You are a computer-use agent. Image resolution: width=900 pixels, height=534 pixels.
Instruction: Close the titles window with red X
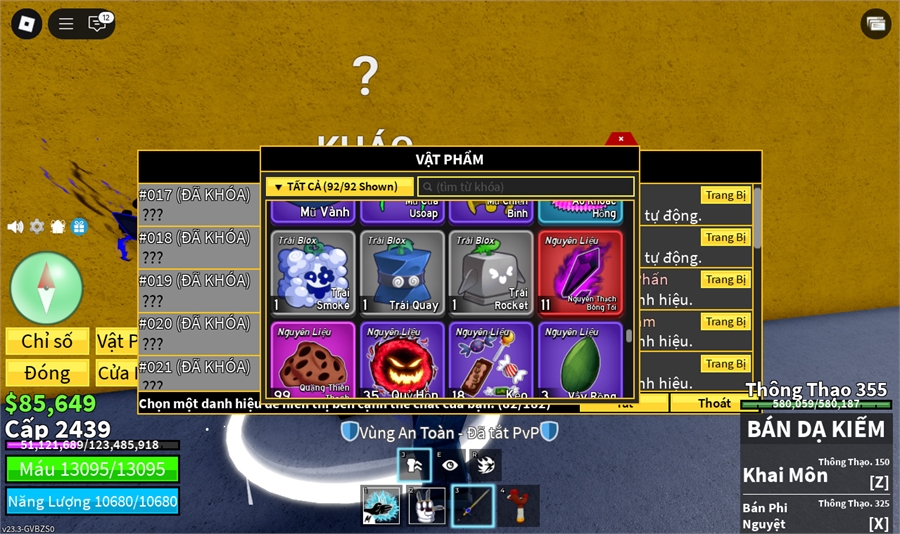coord(621,139)
